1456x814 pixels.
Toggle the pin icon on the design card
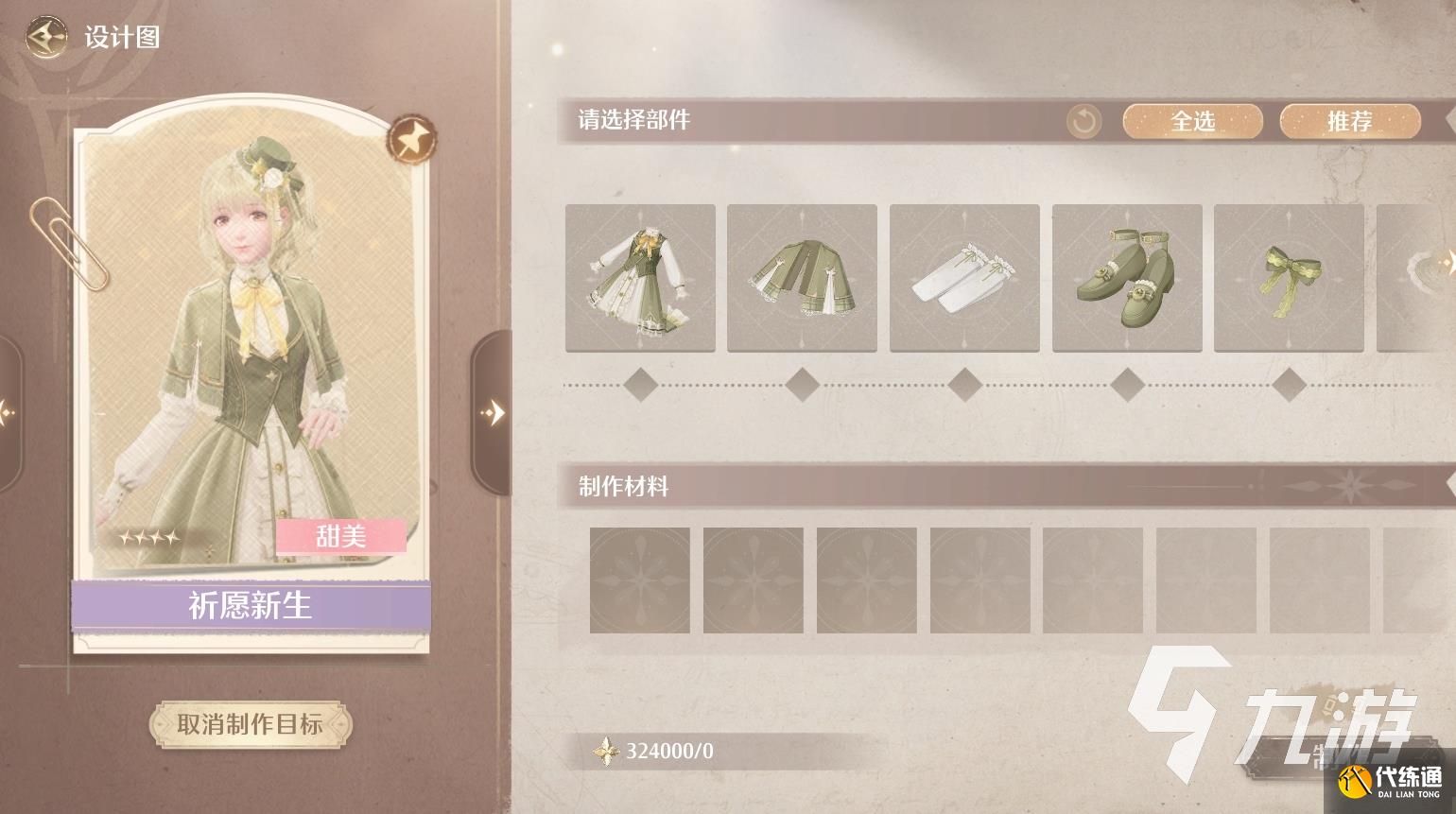pos(412,140)
